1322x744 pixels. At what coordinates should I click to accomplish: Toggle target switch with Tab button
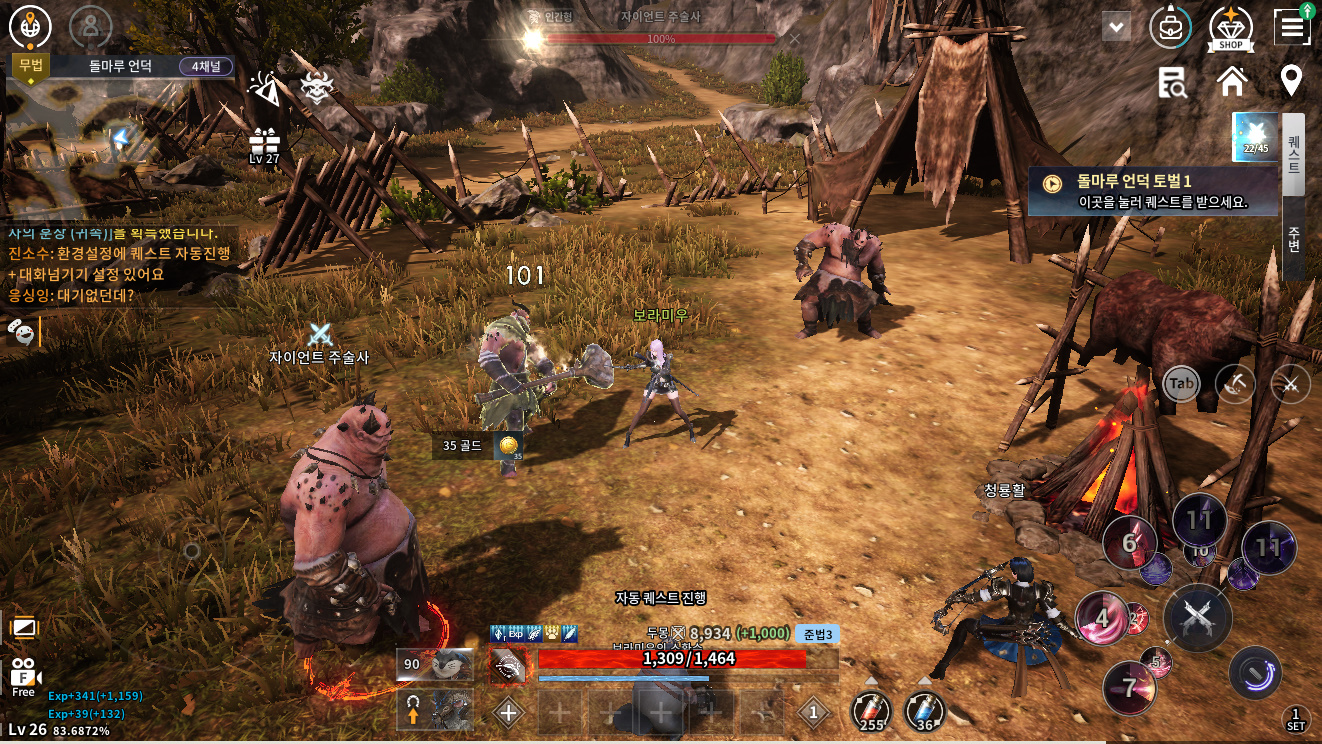click(x=1182, y=383)
